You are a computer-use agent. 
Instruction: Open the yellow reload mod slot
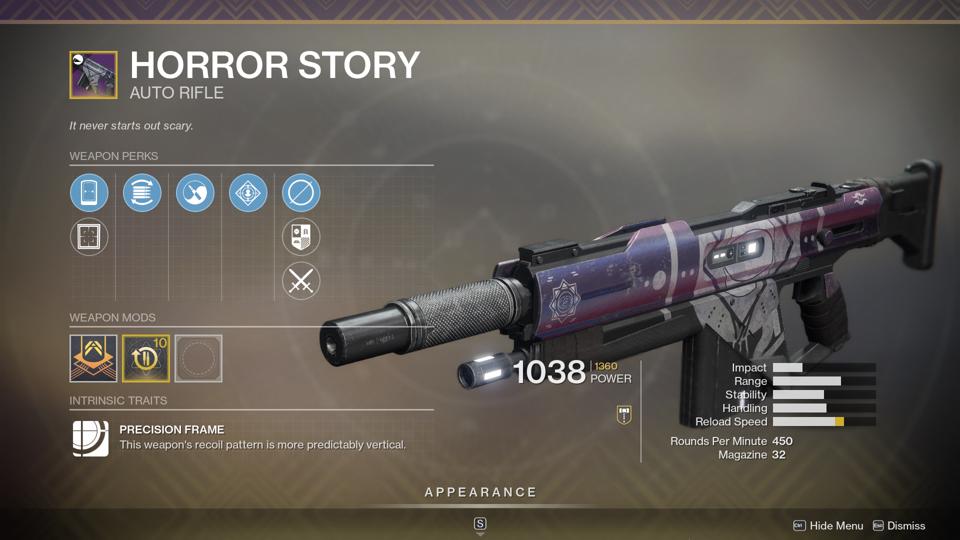[146, 358]
